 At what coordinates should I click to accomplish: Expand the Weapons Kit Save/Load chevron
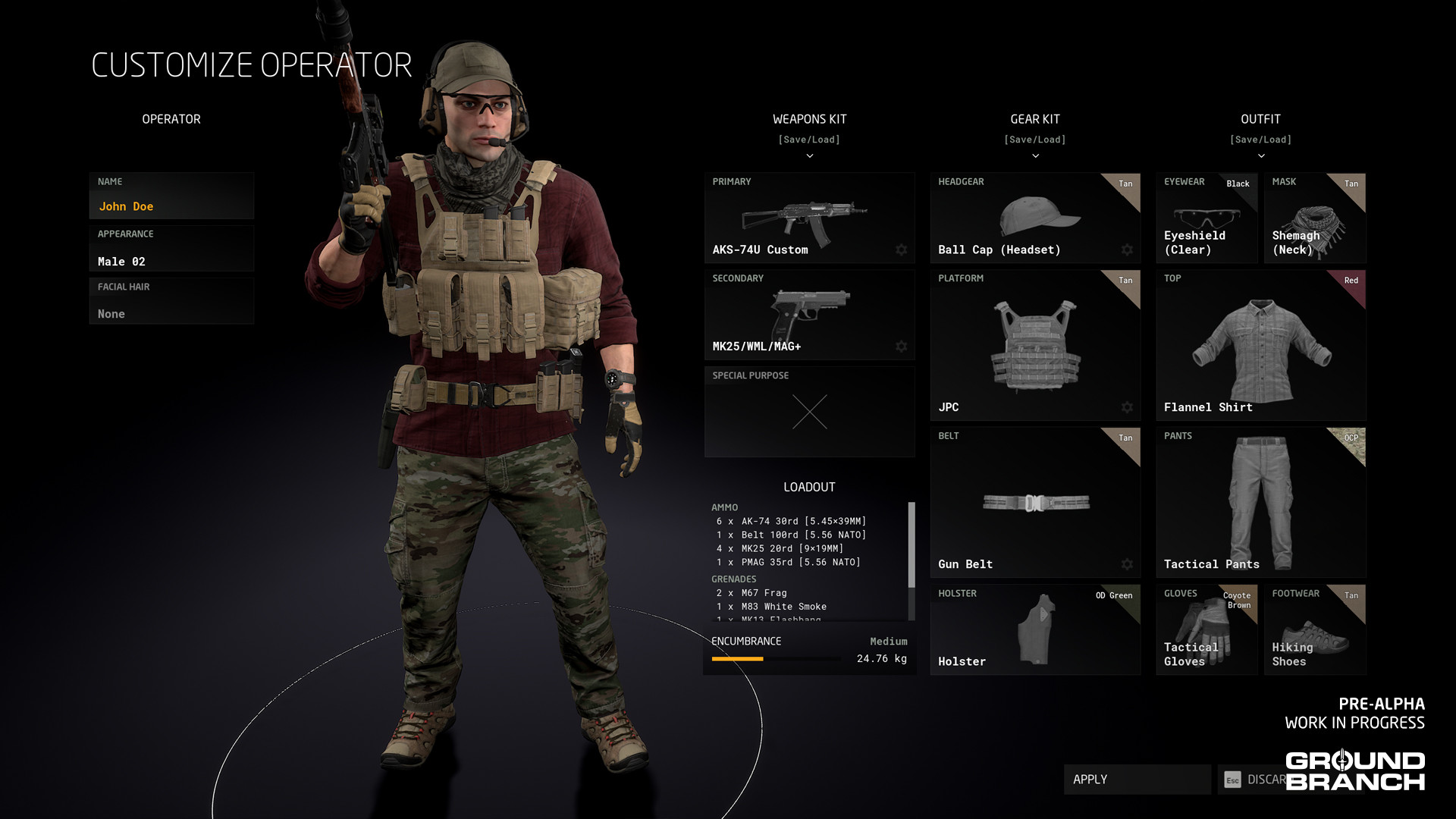point(809,155)
